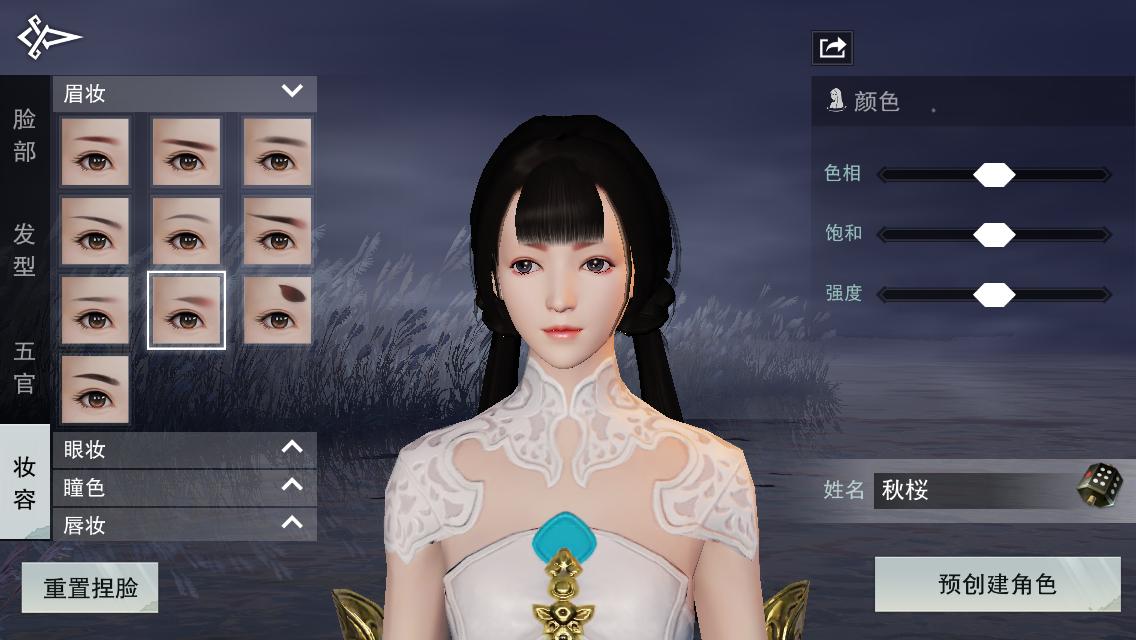1136x640 pixels.
Task: Choose the eyebrow style with leaf-shaped dark brow
Action: (277, 310)
